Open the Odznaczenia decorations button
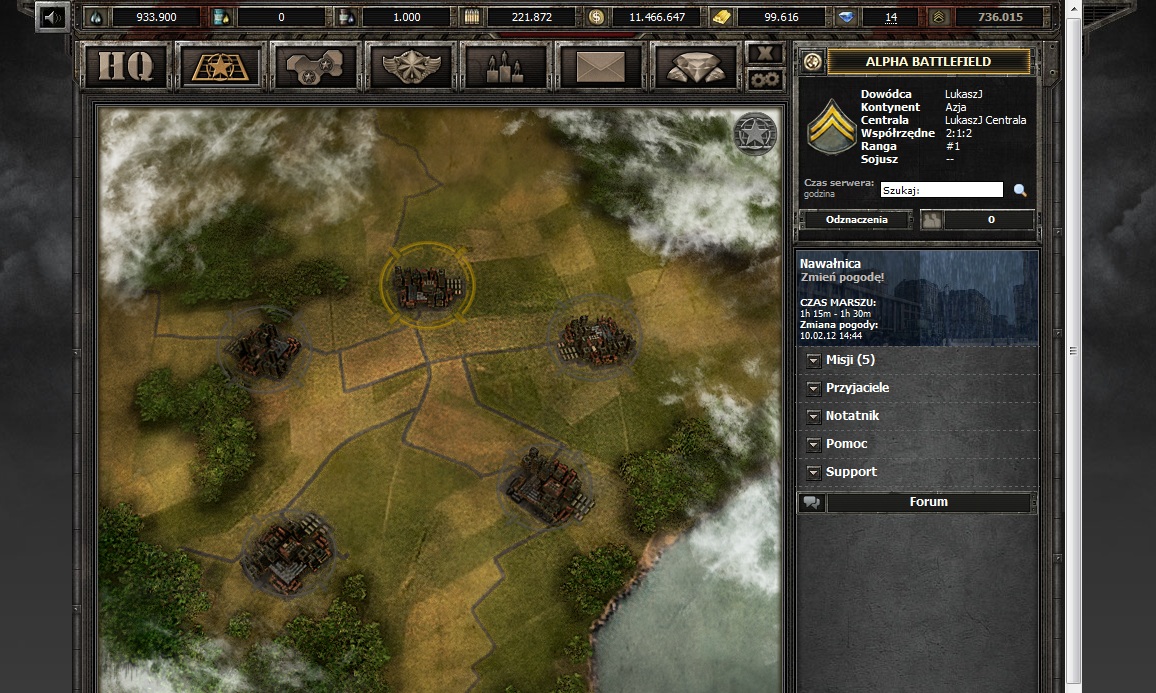This screenshot has width=1156, height=693. (856, 220)
